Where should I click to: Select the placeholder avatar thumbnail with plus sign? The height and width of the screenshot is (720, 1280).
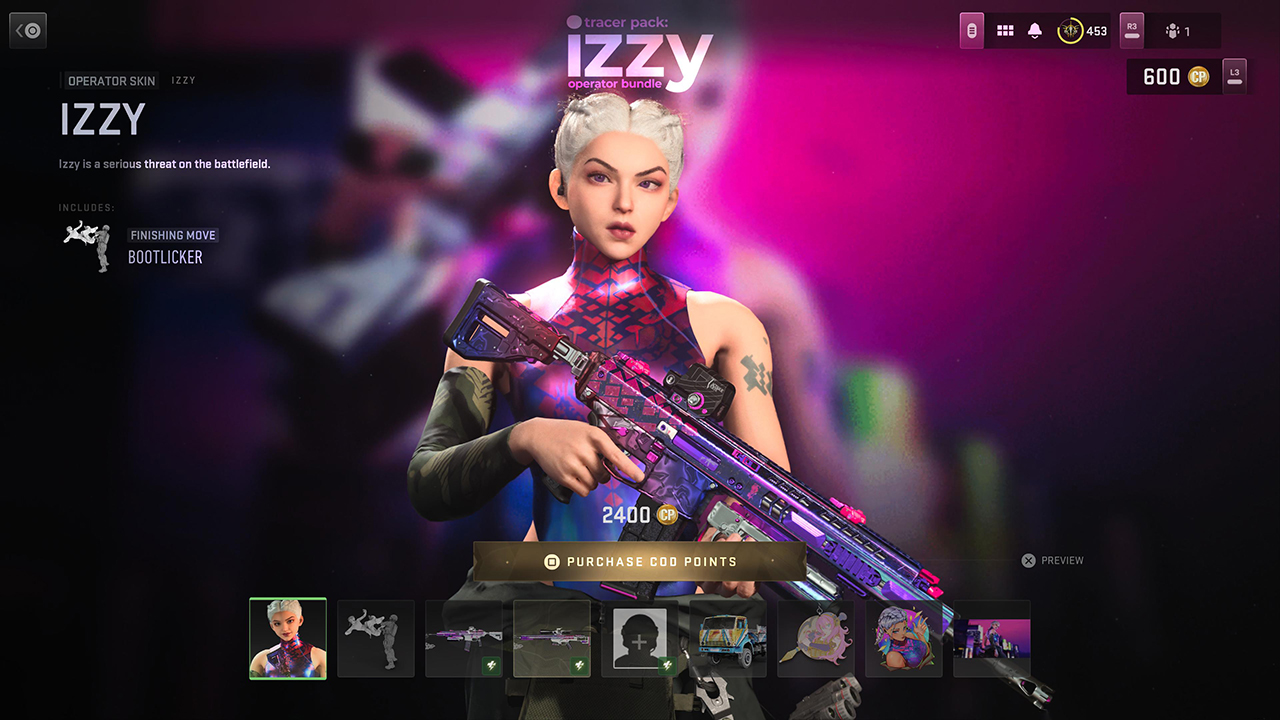(640, 639)
